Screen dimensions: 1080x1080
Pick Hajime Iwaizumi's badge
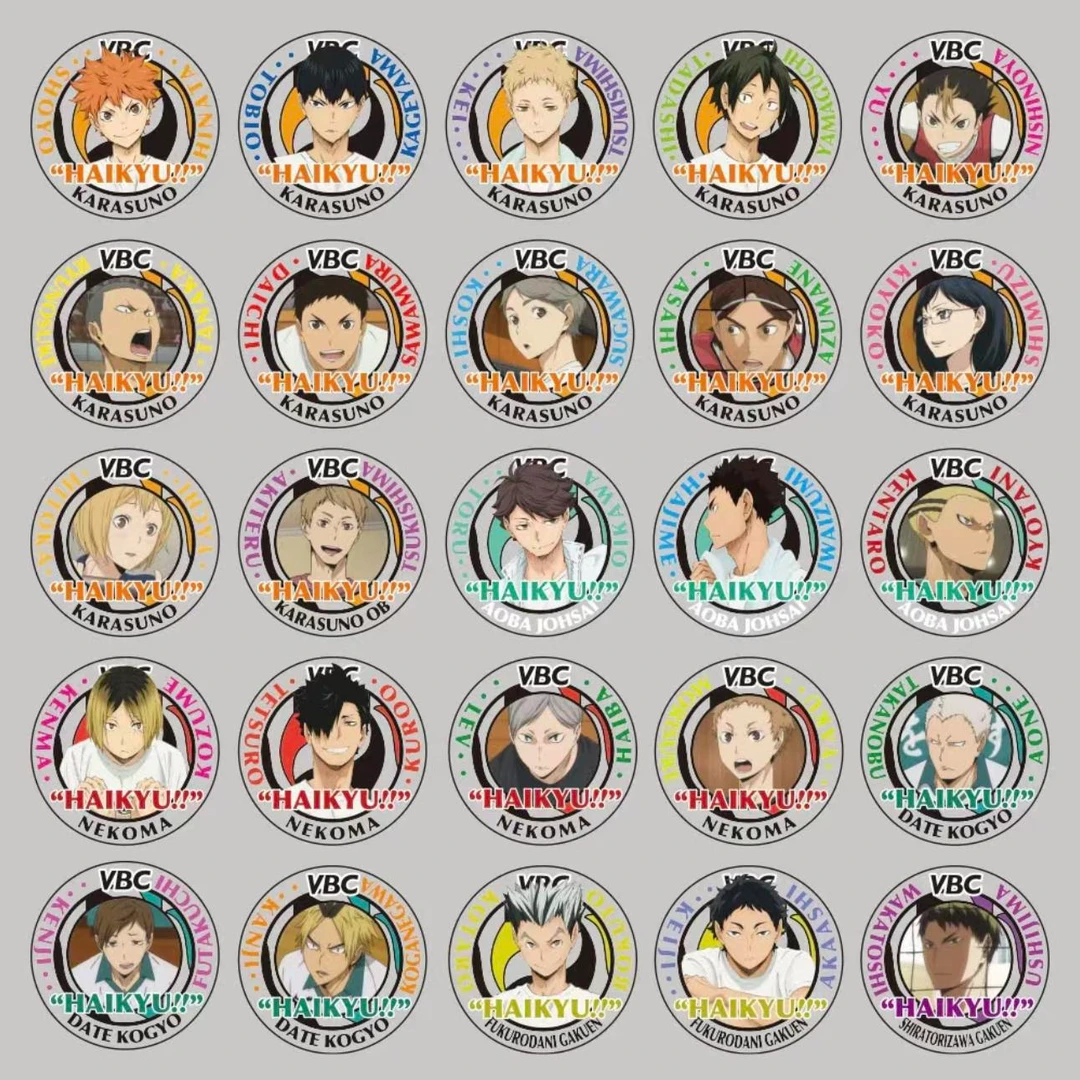tap(748, 541)
